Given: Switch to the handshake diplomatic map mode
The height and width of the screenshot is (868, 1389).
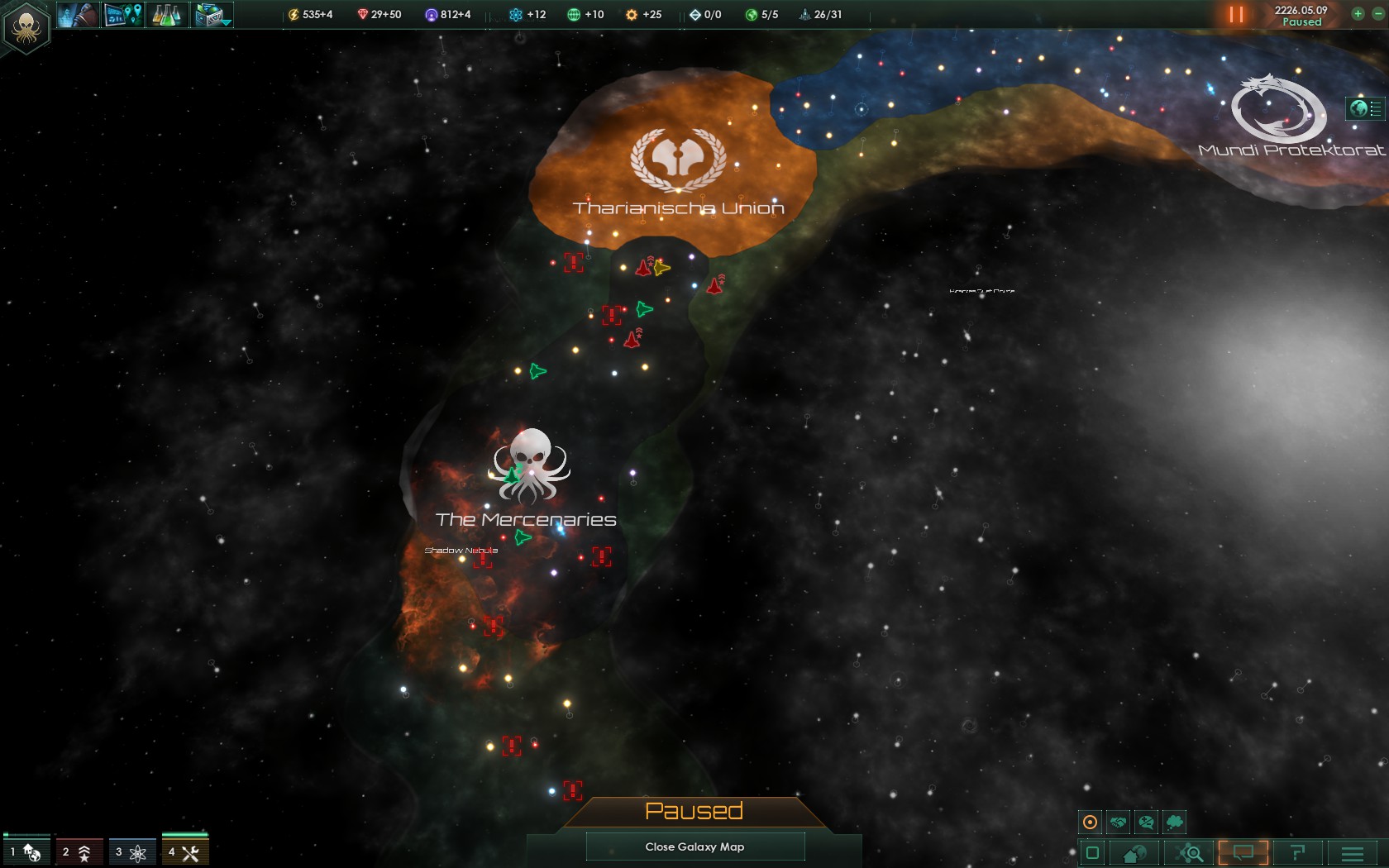Looking at the screenshot, I should click(1118, 822).
